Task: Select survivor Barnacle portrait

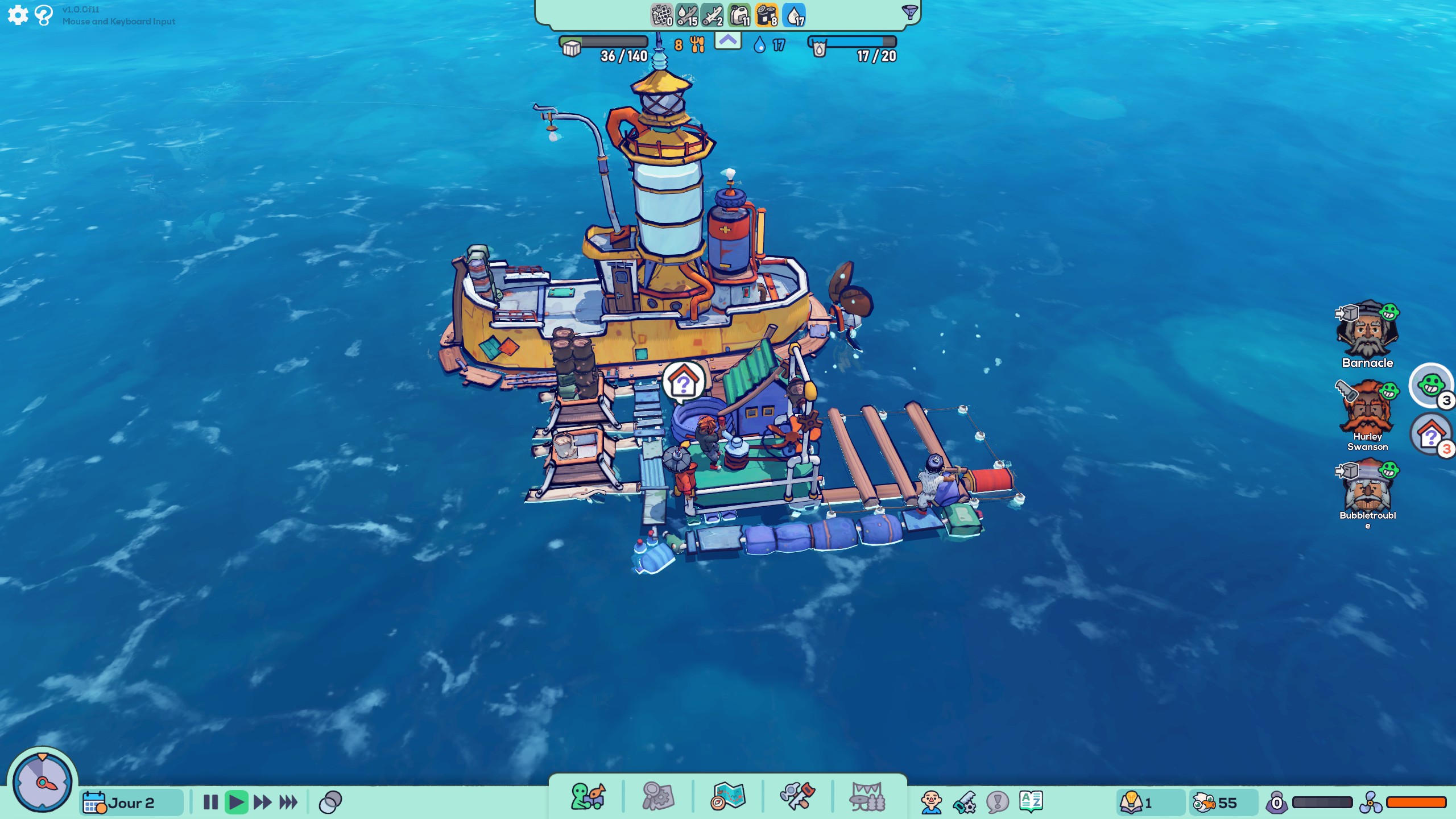Action: [x=1367, y=331]
